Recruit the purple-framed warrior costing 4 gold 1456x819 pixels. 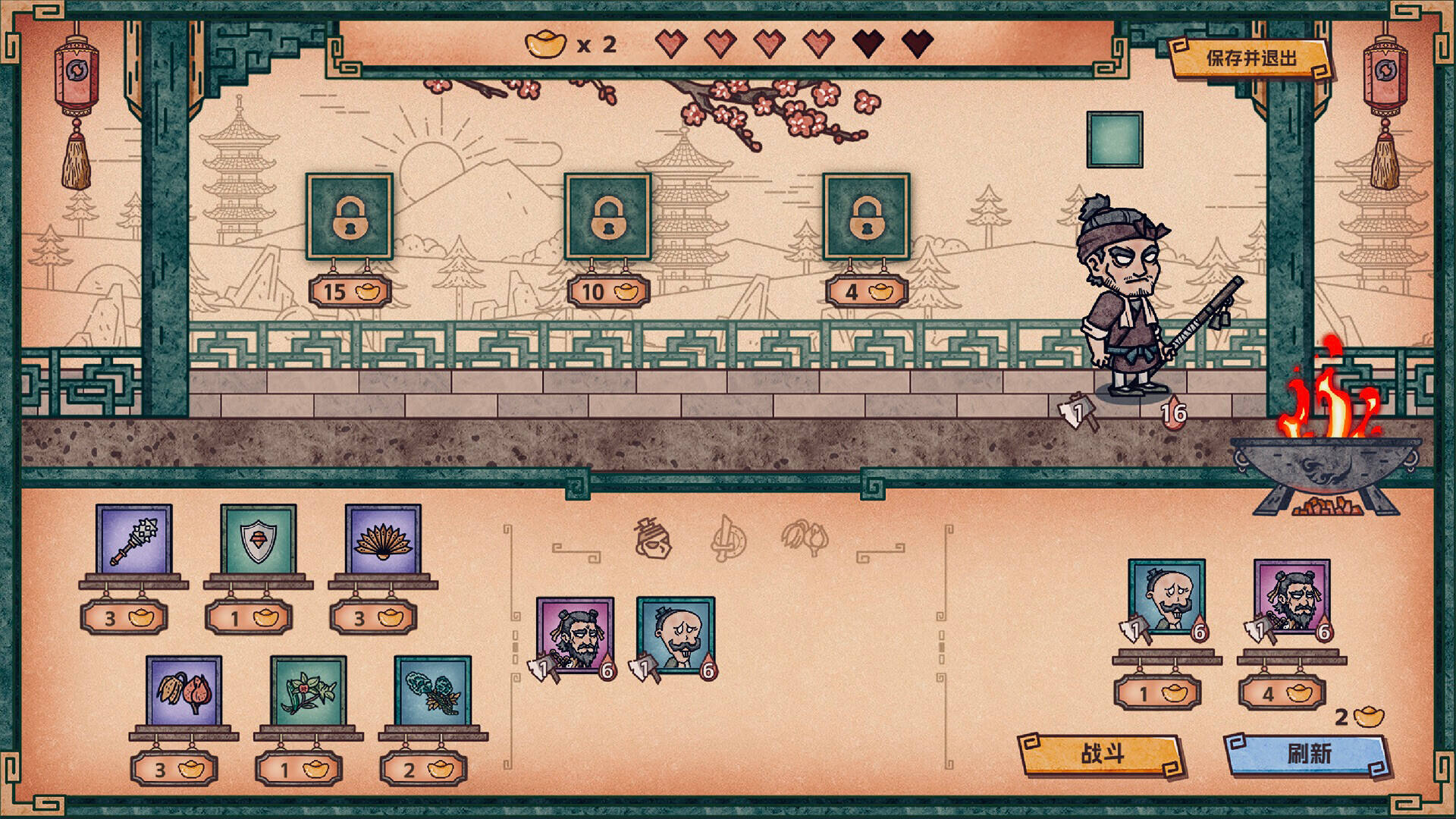click(x=1291, y=597)
